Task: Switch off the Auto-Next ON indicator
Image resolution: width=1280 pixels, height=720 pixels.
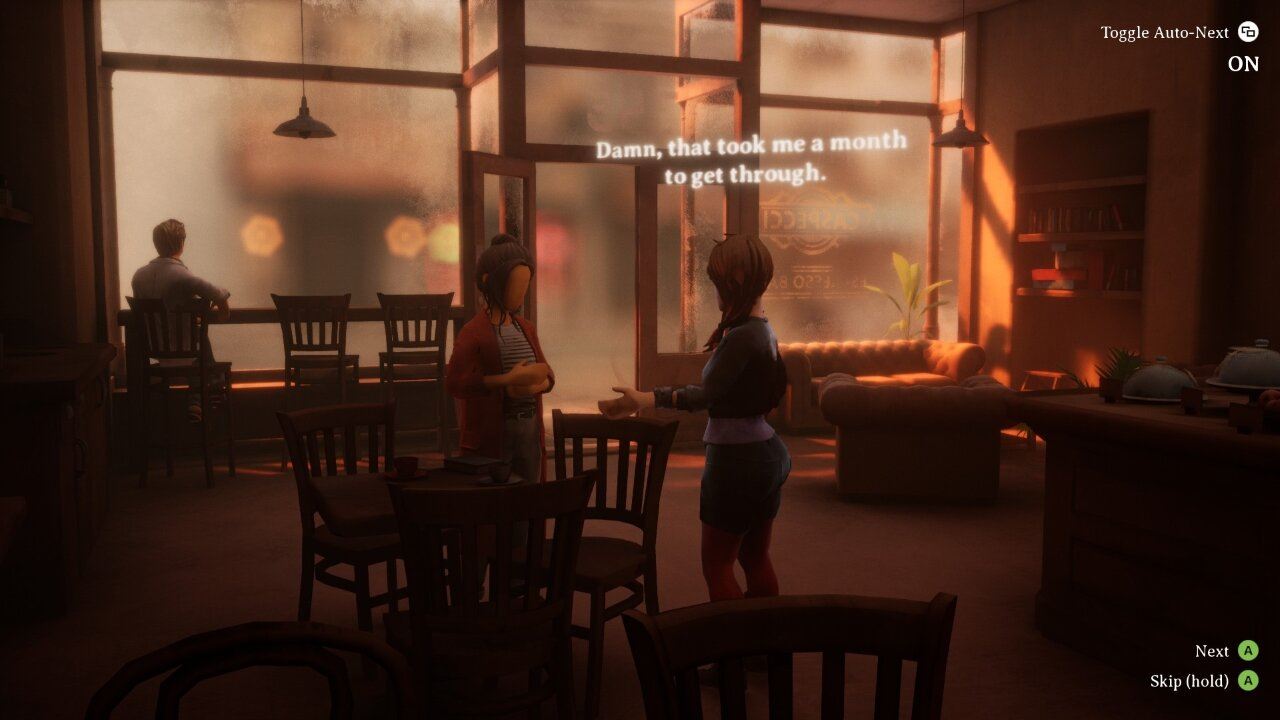Action: [1243, 64]
